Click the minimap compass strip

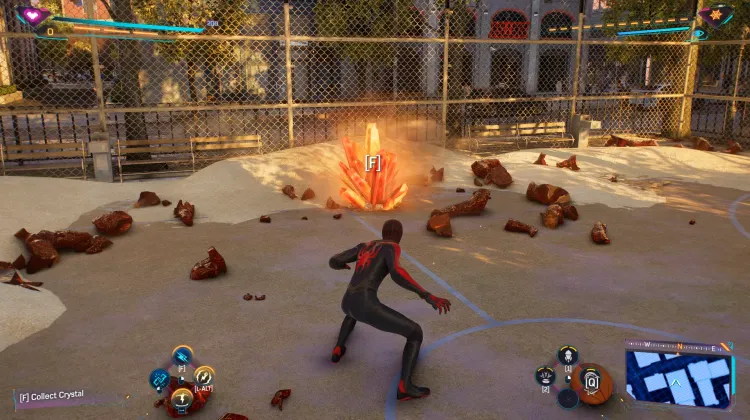pos(679,345)
